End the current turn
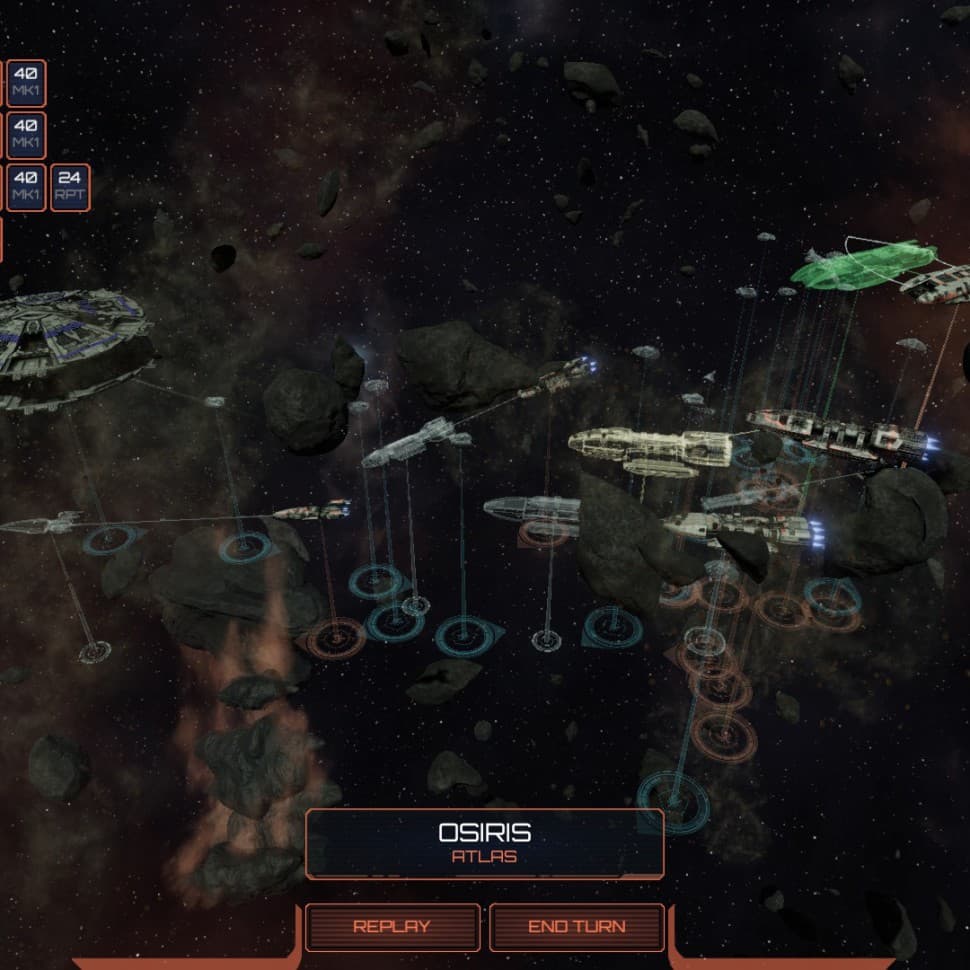This screenshot has width=970, height=970. [576, 927]
